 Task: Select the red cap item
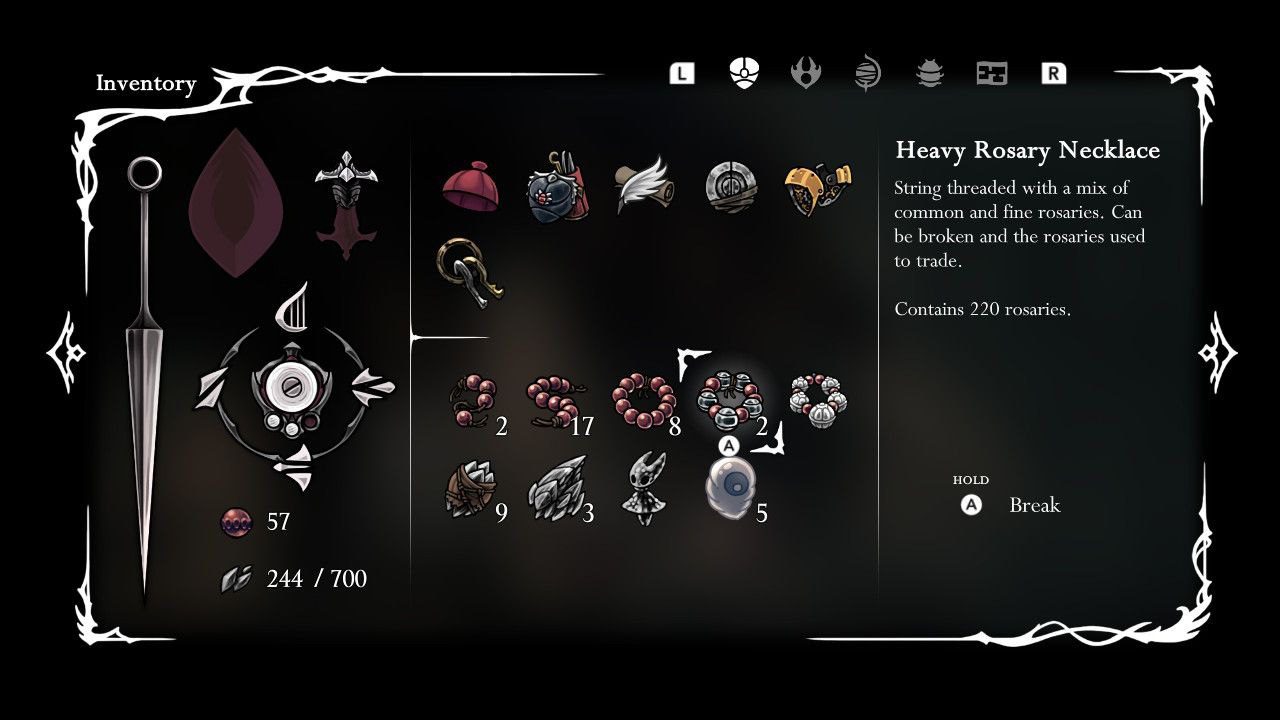click(x=470, y=187)
